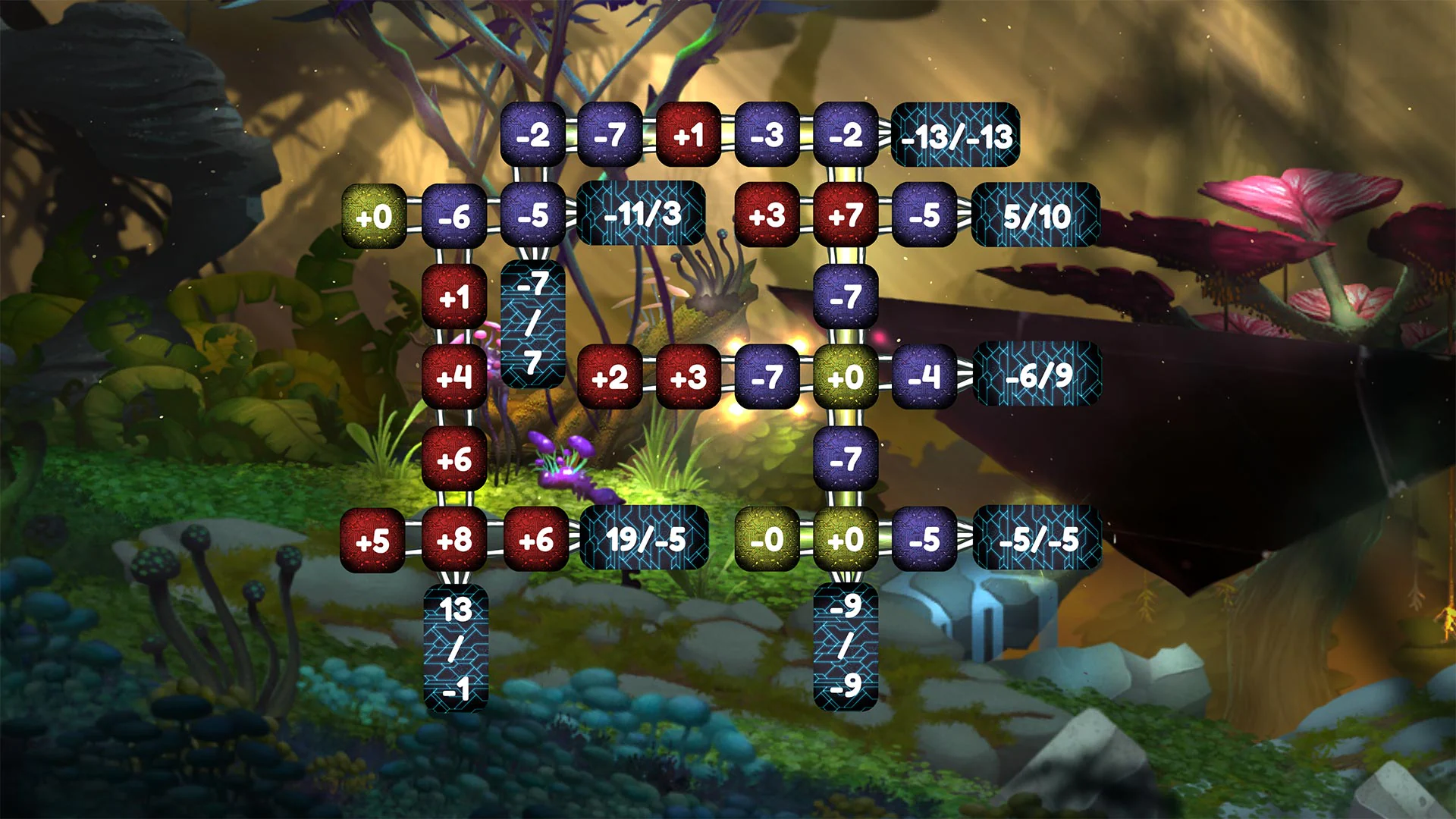Click the +1 red tile below -6
The width and height of the screenshot is (1456, 819).
pos(453,296)
